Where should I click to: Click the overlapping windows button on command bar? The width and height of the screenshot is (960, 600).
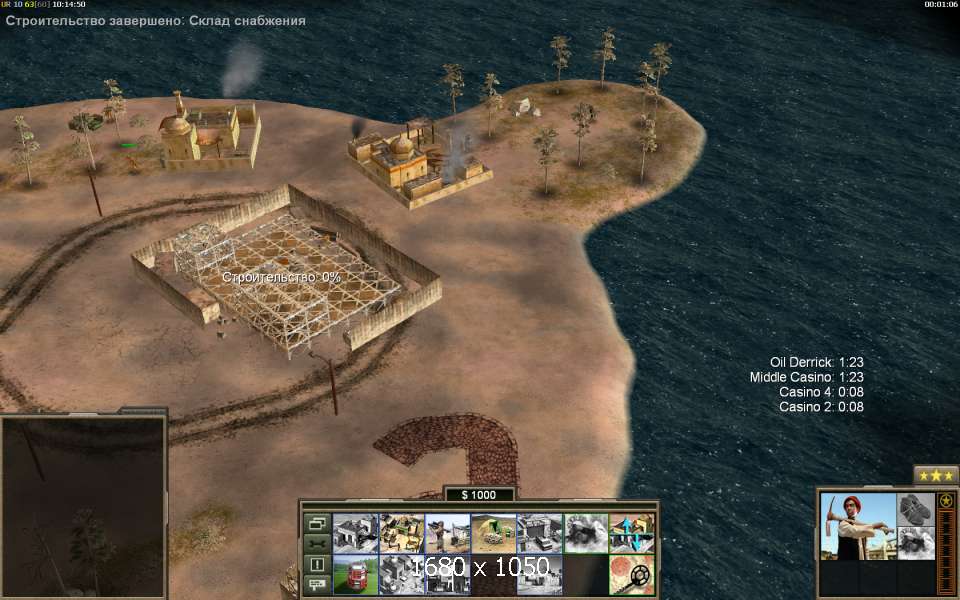pyautogui.click(x=317, y=523)
